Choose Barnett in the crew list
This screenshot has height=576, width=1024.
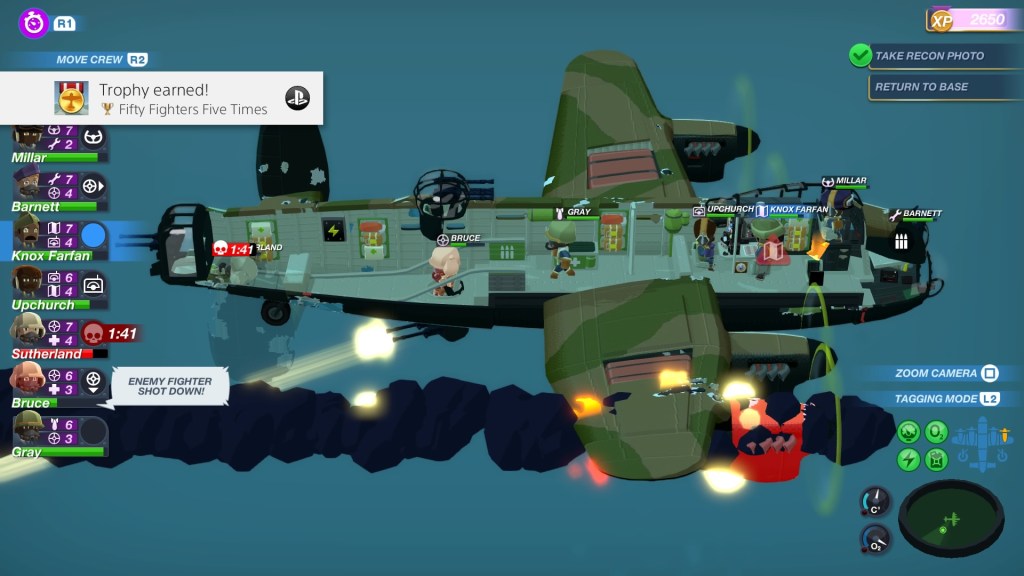click(x=28, y=186)
